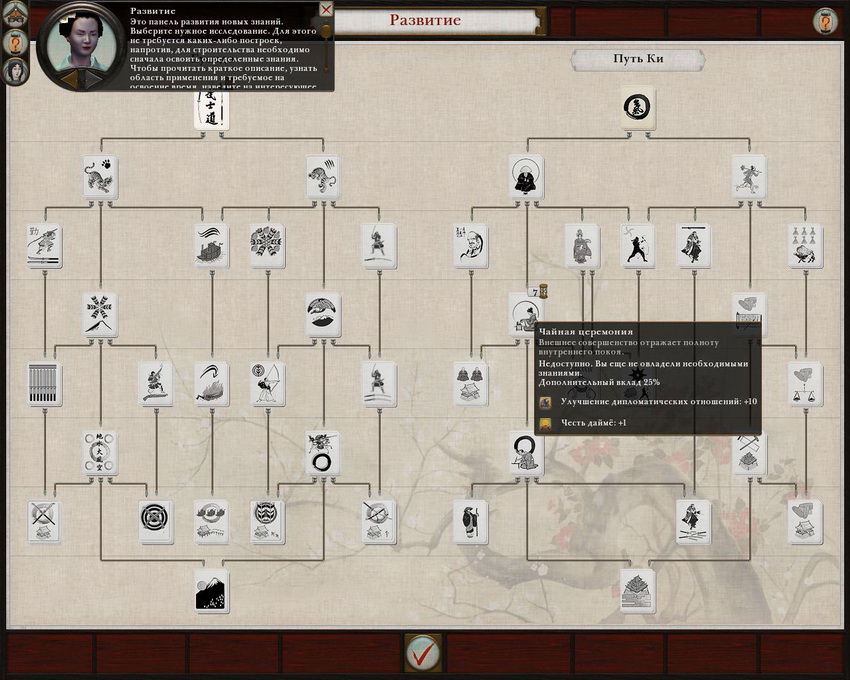Screen dimensions: 850x680
Task: Confirm with the red checkmark button
Action: [x=423, y=652]
